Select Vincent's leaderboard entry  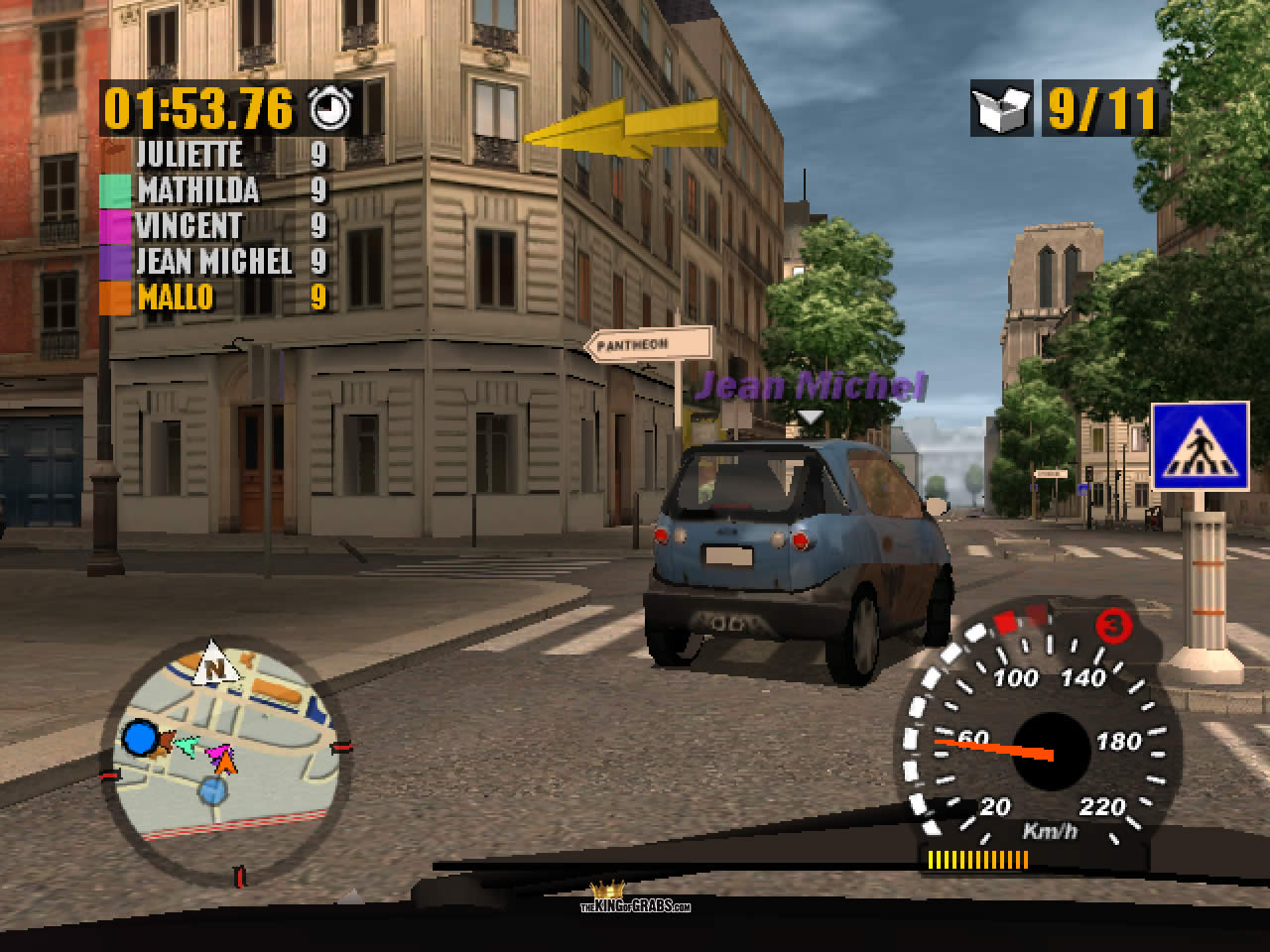tap(214, 226)
